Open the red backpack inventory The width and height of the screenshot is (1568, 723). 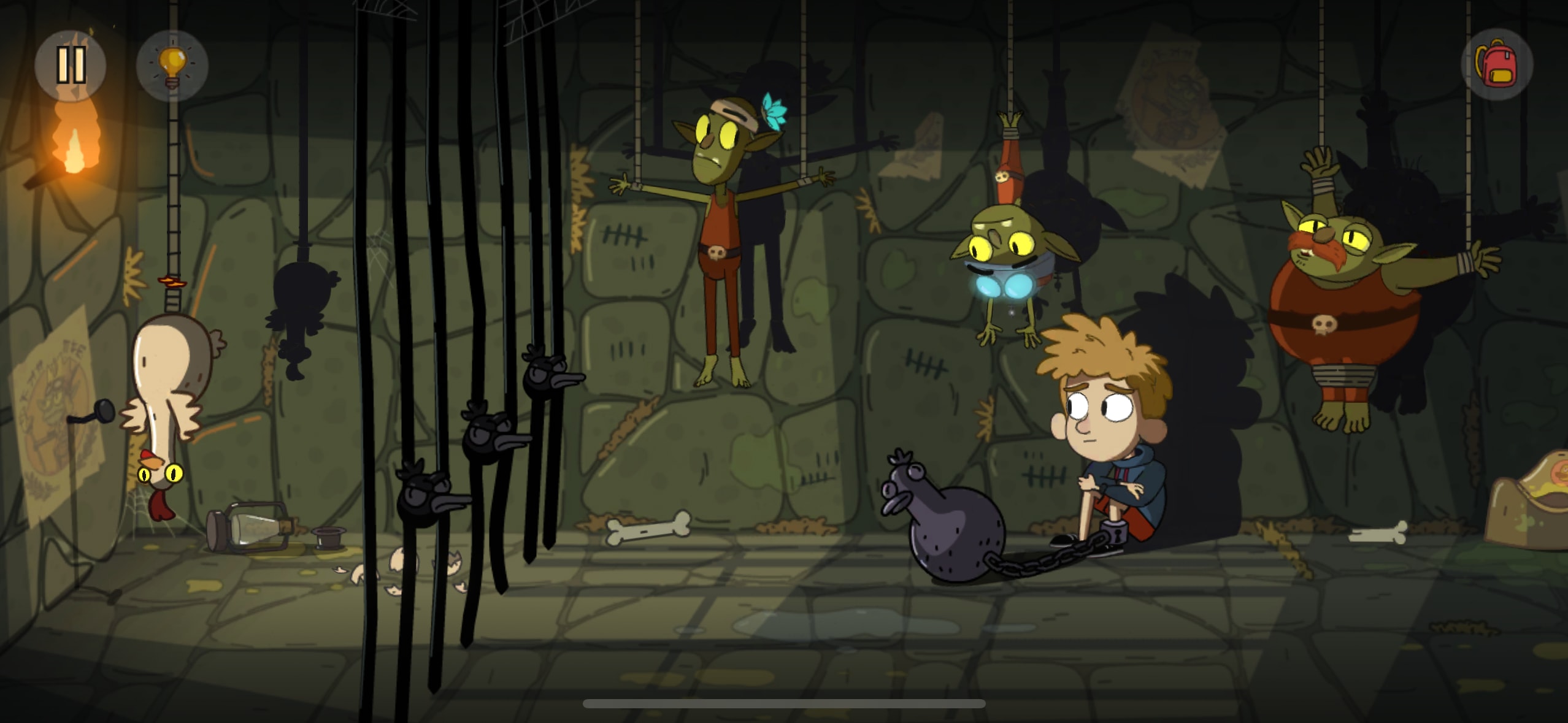1497,64
